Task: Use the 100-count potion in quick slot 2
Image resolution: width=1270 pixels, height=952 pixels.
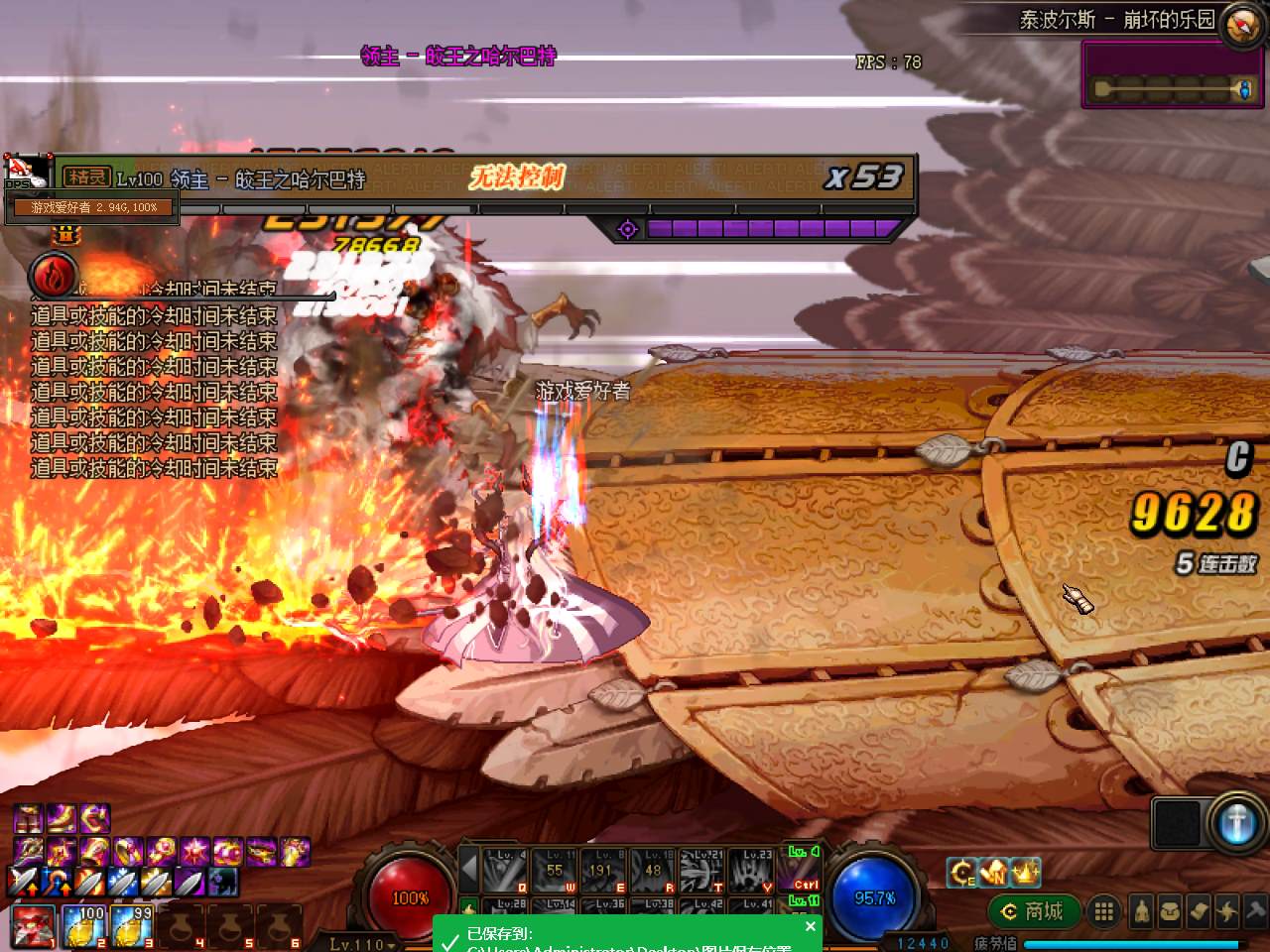Action: [x=84, y=924]
